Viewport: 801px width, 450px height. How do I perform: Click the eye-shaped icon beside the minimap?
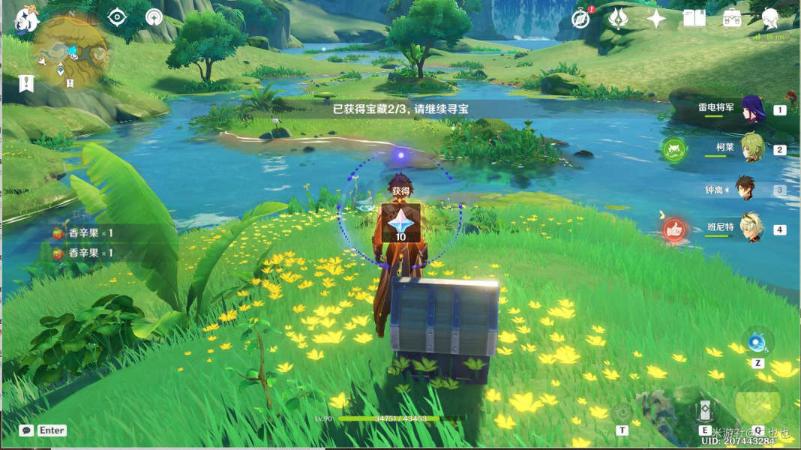pos(117,17)
